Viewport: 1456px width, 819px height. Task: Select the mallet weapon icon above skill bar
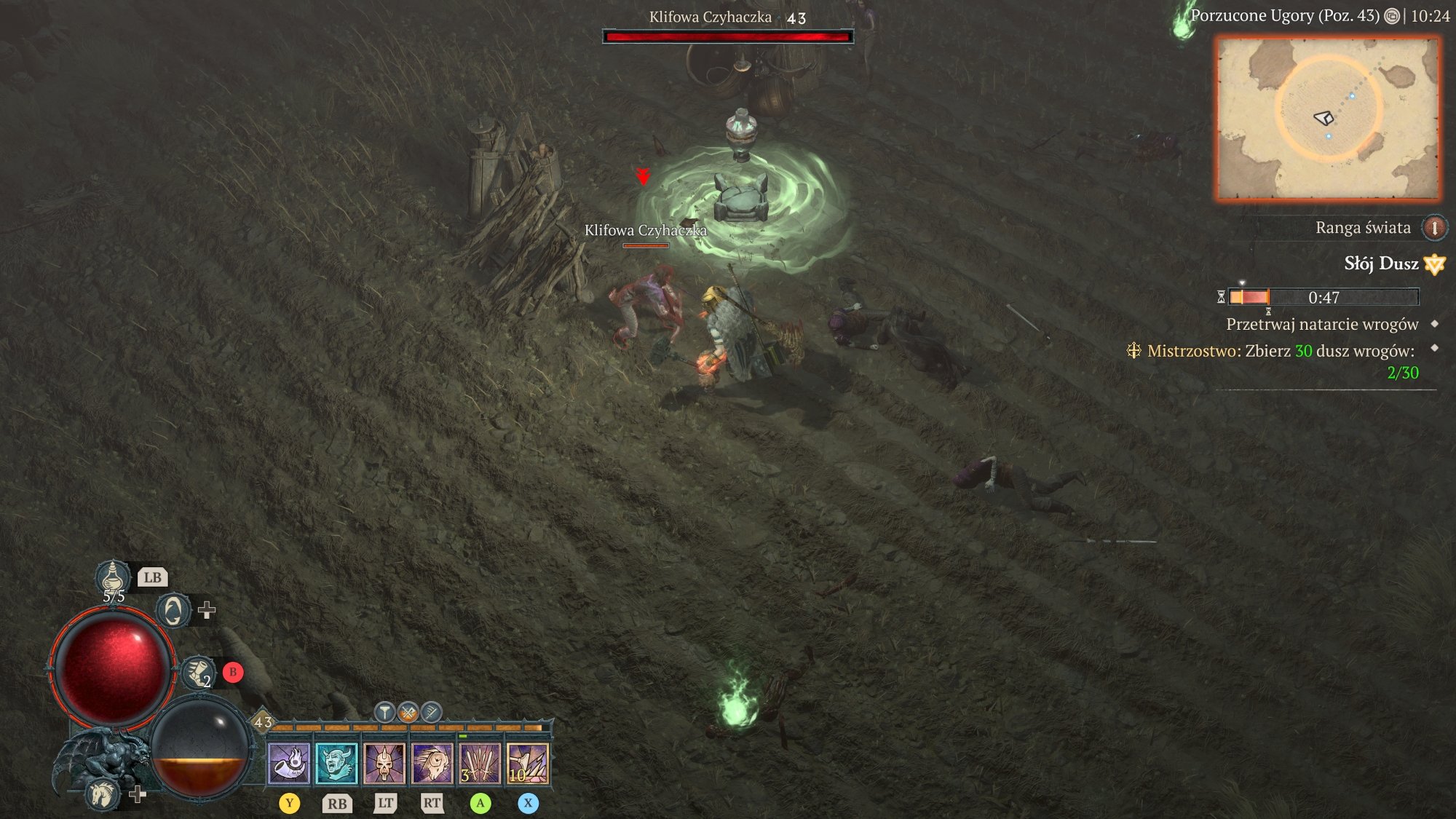pos(384,712)
